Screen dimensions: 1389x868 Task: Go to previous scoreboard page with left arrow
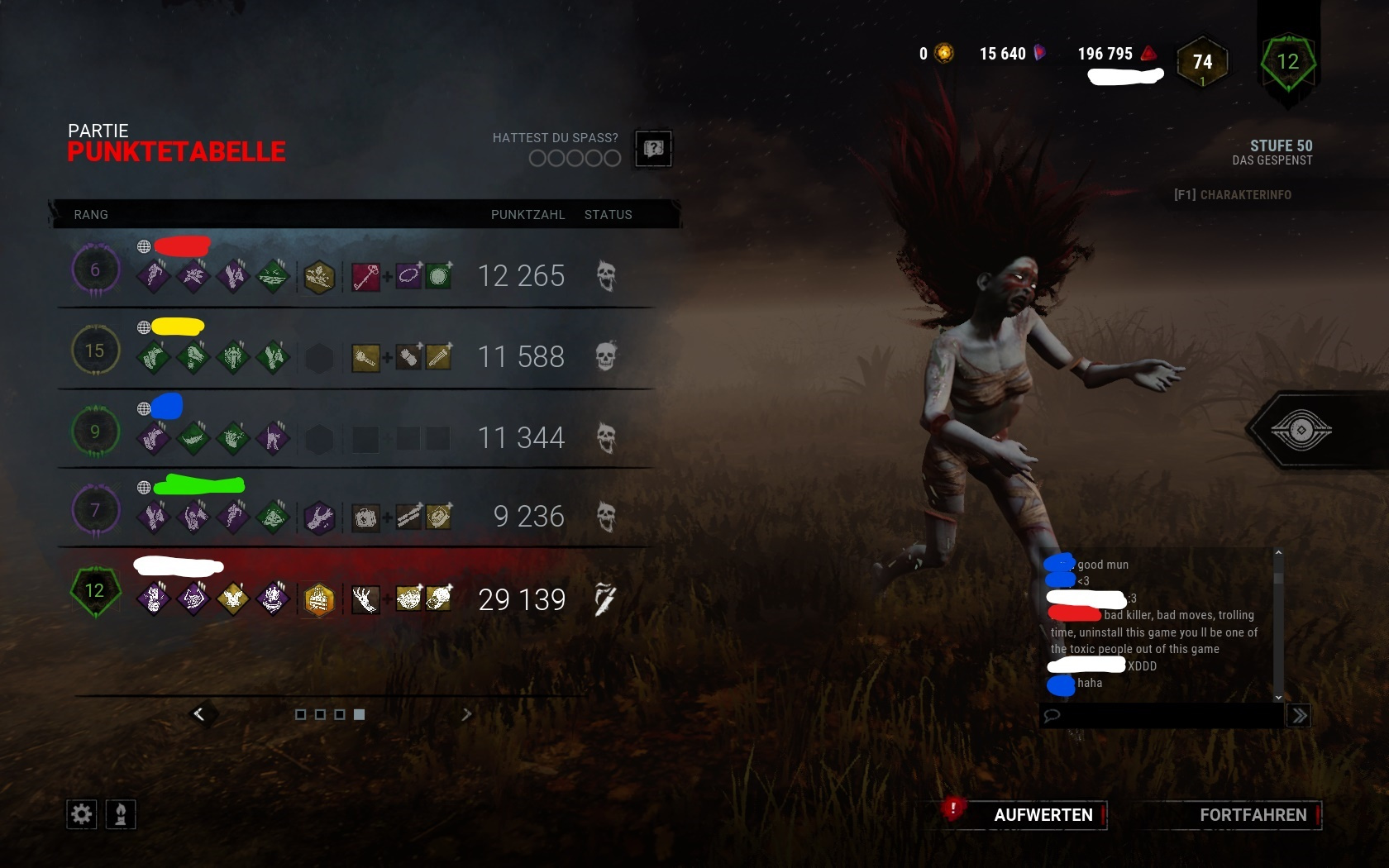click(201, 714)
